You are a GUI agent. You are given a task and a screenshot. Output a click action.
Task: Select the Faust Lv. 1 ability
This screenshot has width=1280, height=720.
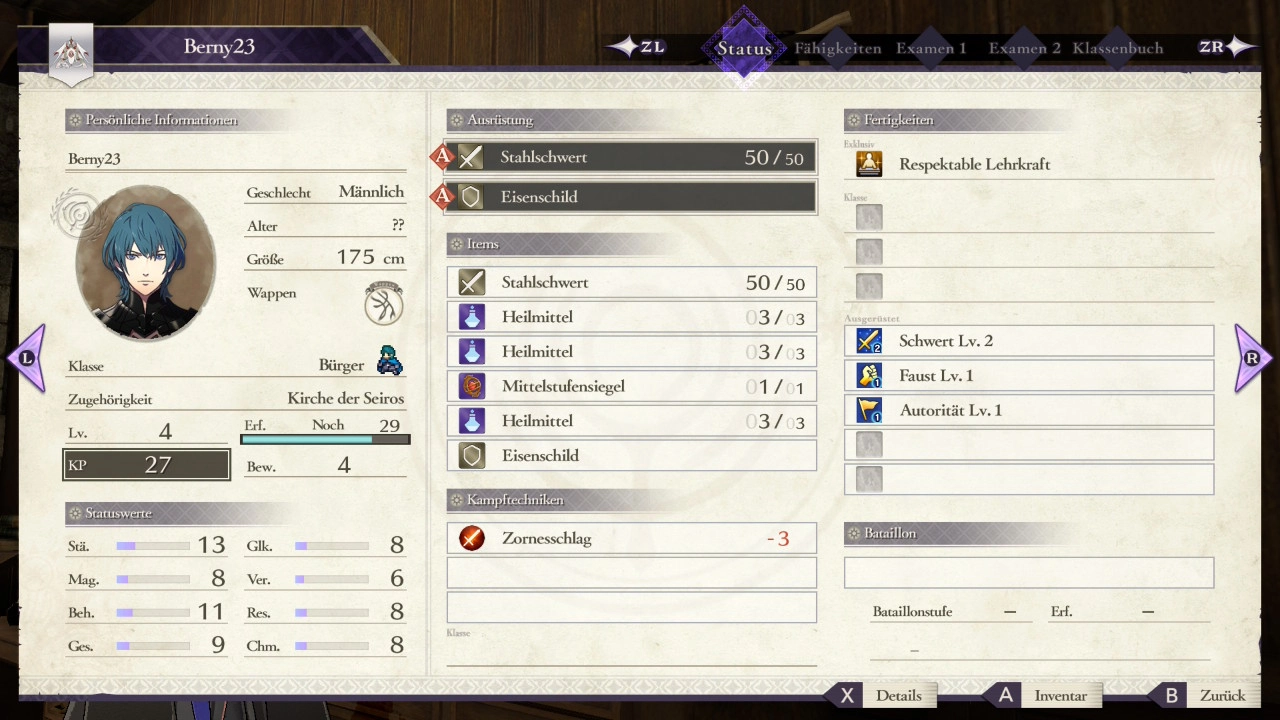[1029, 376]
